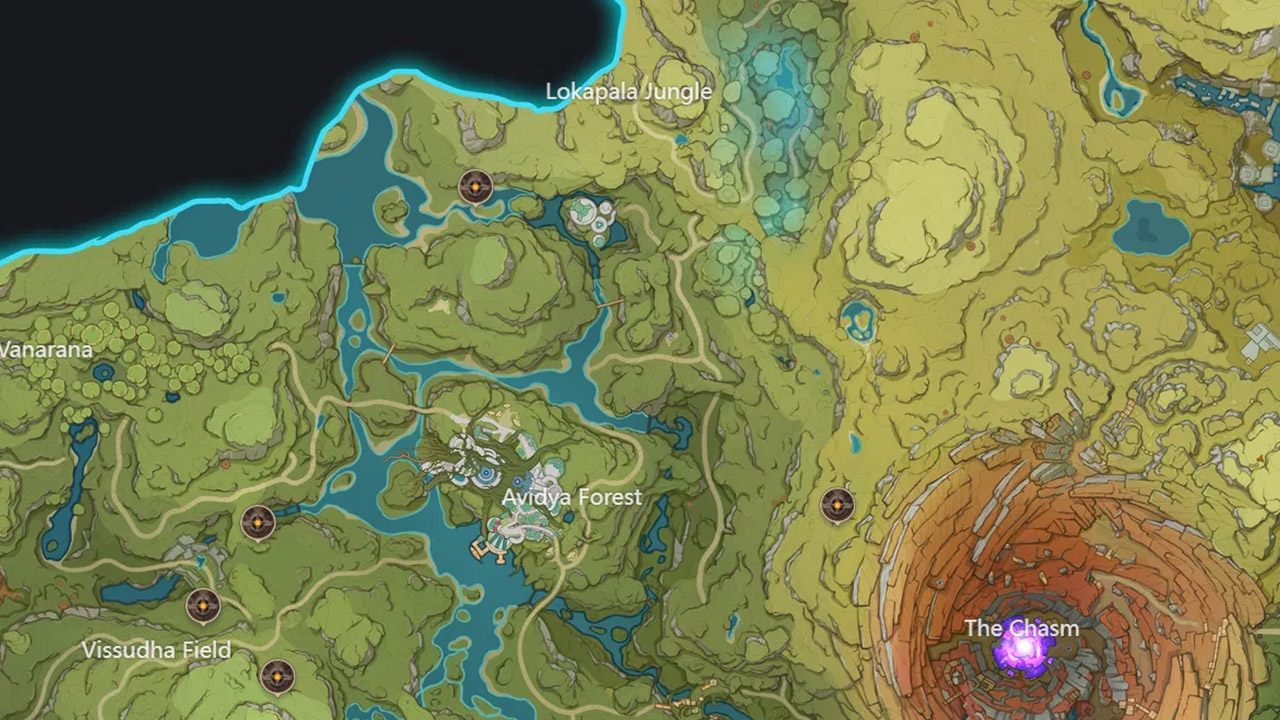Click the Vissudha Field region name
The image size is (1280, 720).
tap(156, 650)
